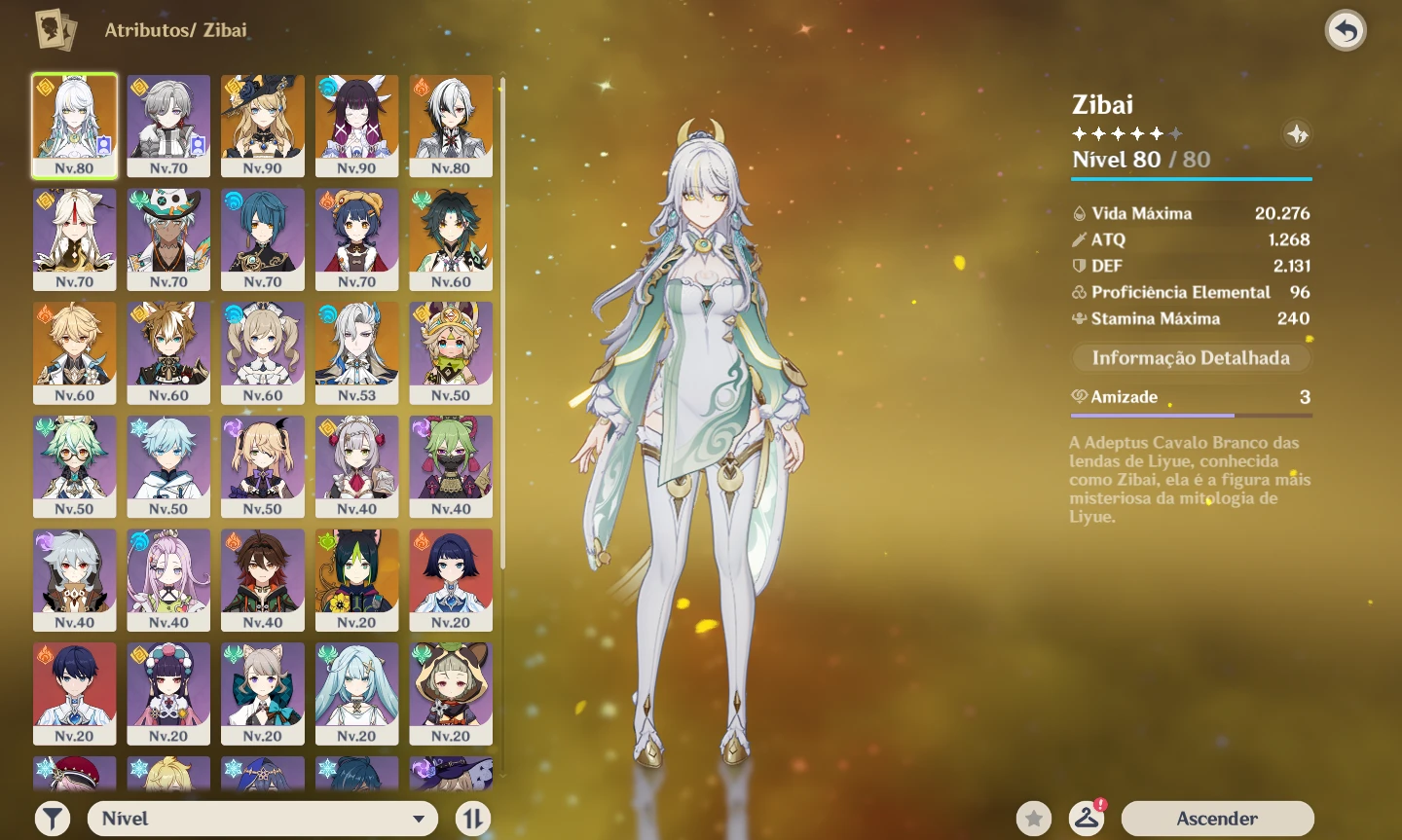Select the Nv.80 character at top right of grid
The height and width of the screenshot is (840, 1402).
tap(451, 125)
